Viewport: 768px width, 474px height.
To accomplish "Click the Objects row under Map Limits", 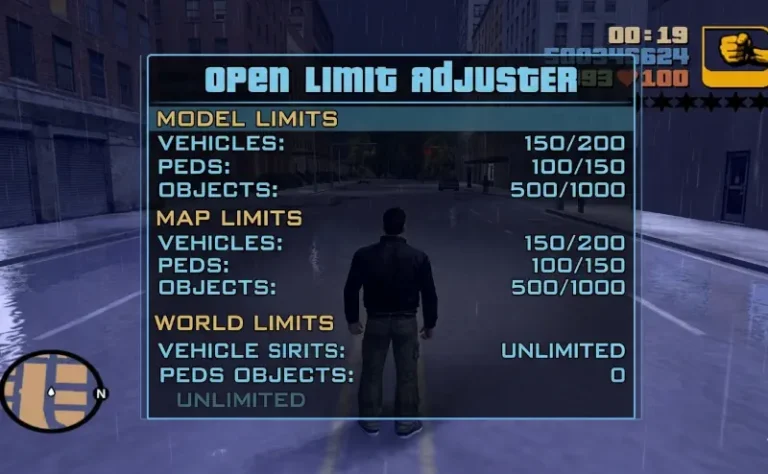I will click(391, 288).
